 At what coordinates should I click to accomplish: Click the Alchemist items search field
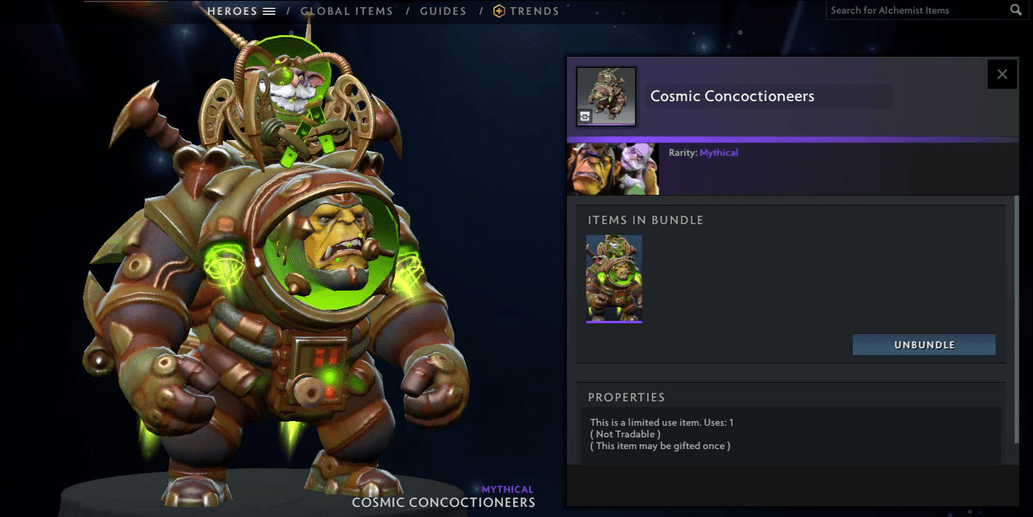915,10
